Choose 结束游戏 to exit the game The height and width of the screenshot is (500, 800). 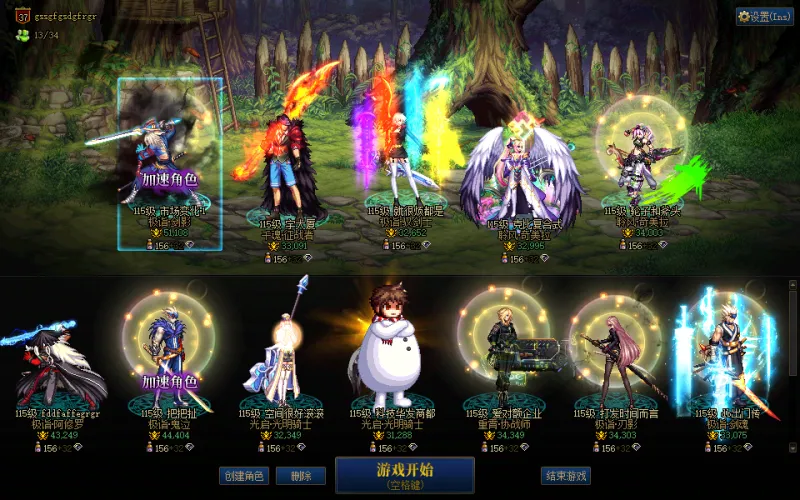[565, 476]
